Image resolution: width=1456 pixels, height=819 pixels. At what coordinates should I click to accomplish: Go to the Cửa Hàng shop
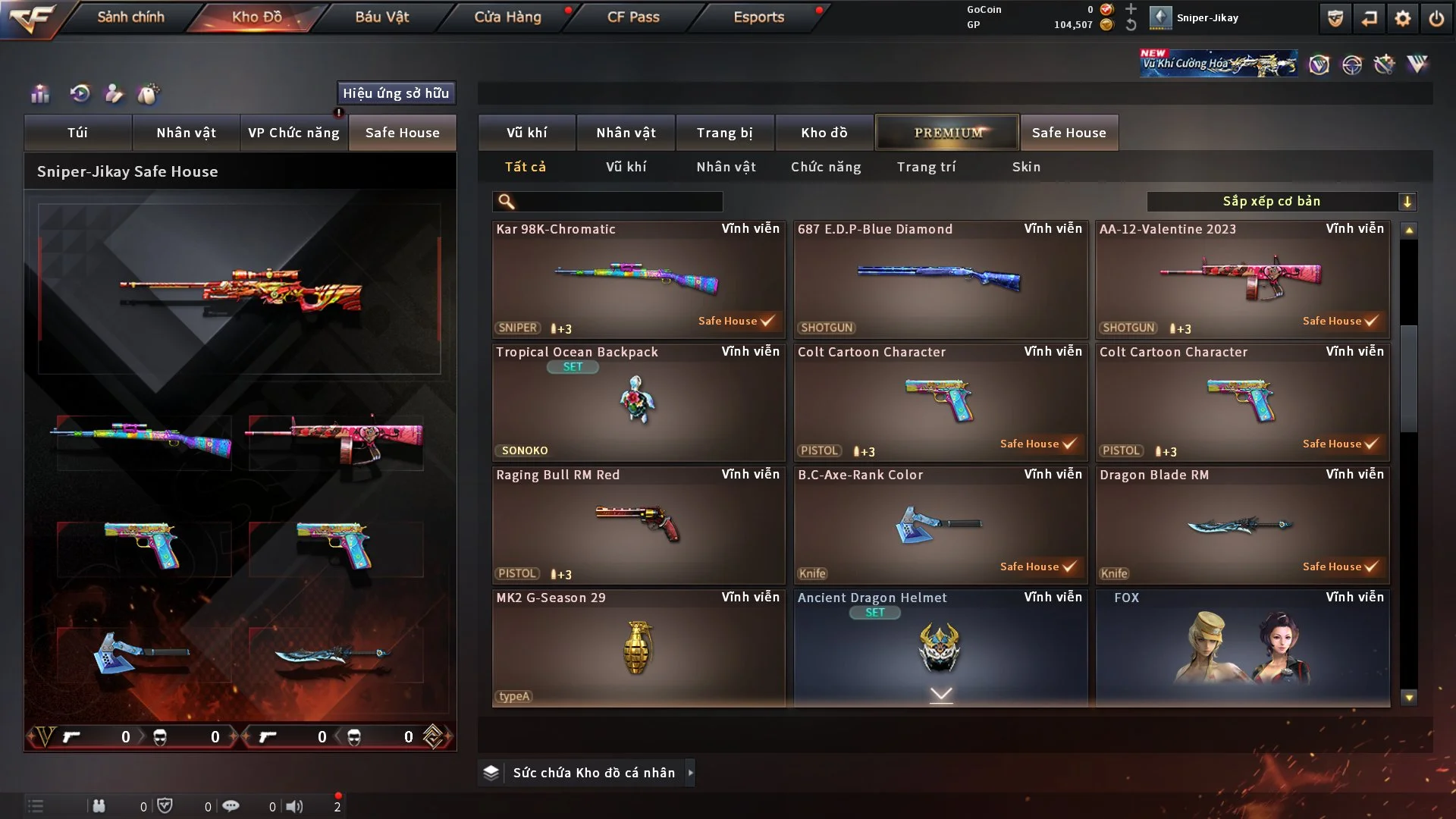(x=507, y=17)
